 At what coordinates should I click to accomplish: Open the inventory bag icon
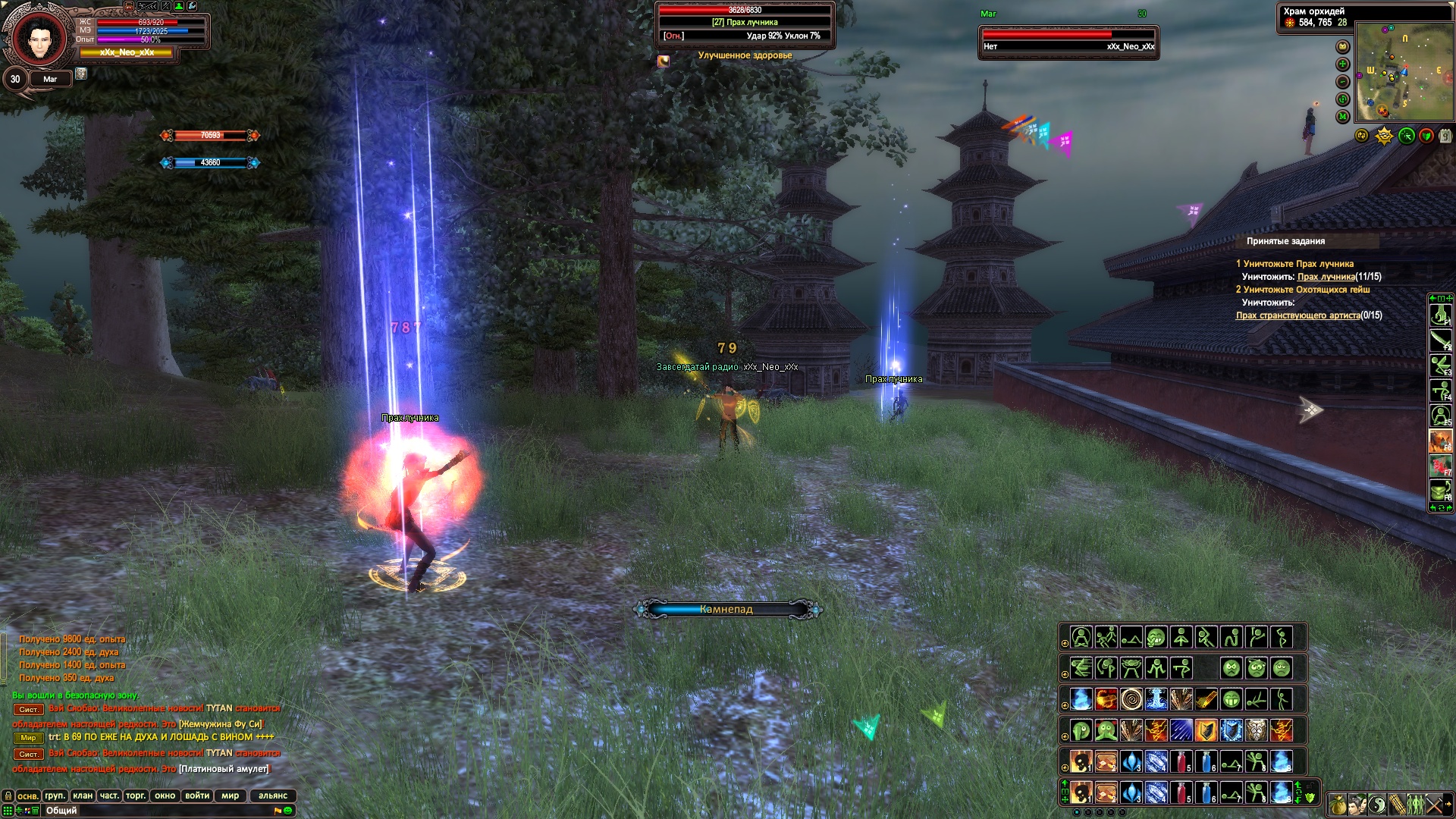coord(1337,805)
